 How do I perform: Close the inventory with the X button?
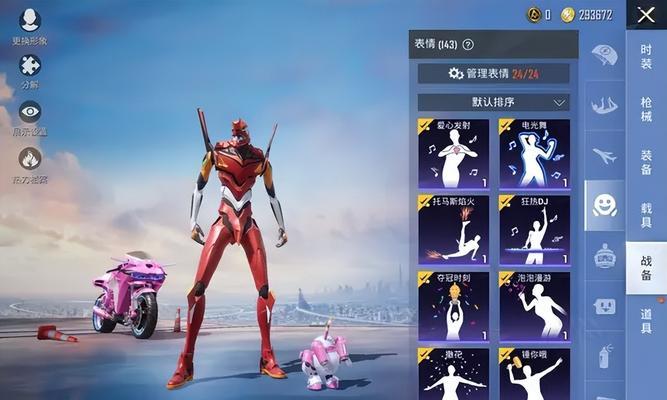click(645, 14)
